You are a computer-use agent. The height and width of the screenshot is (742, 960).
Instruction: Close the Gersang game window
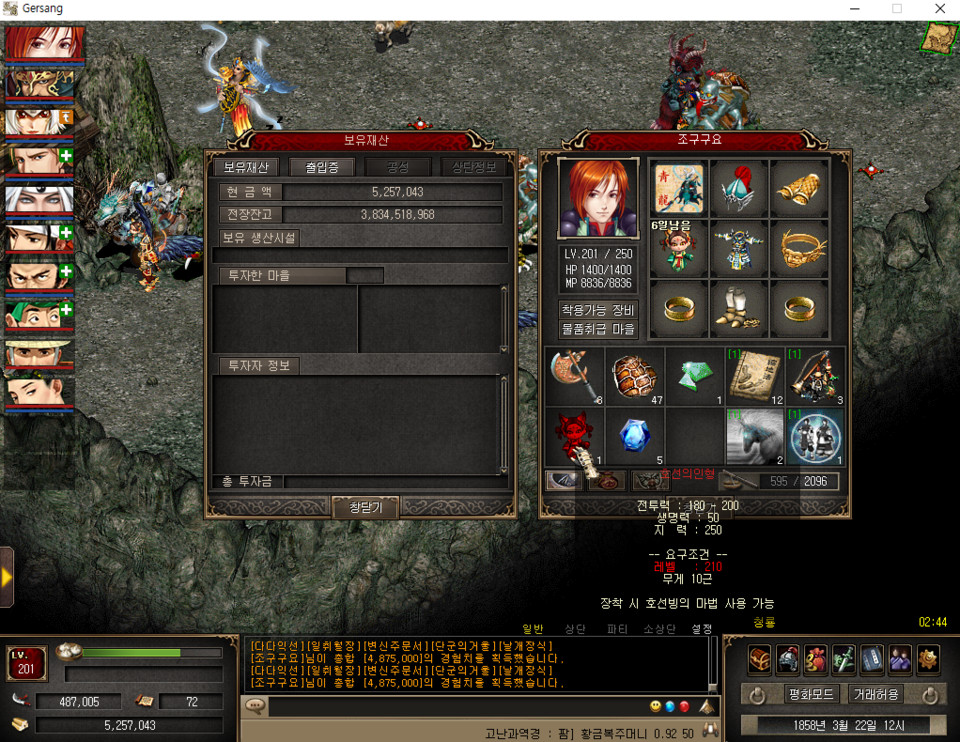coord(940,8)
